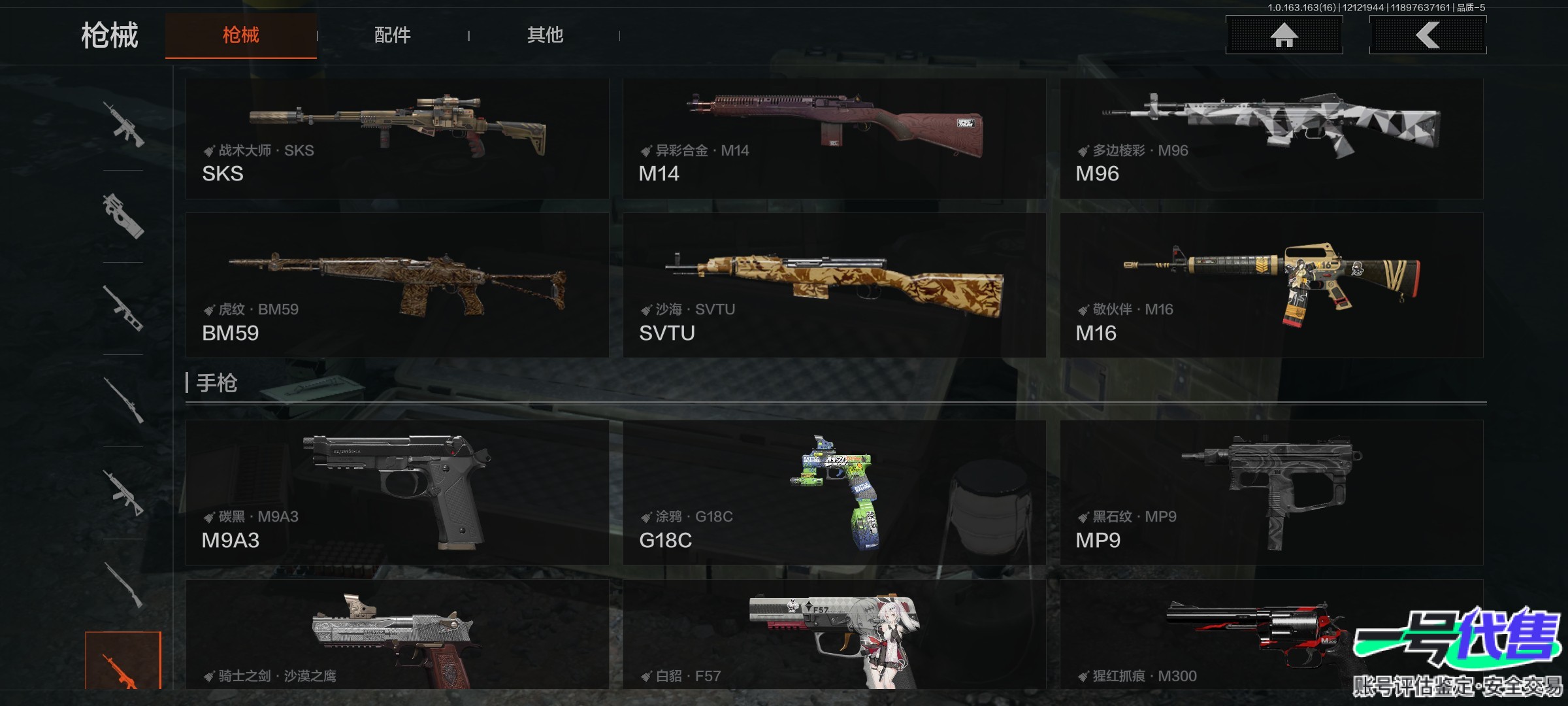Select the 其他 tab
Screen dimensions: 1568x706
pos(545,35)
